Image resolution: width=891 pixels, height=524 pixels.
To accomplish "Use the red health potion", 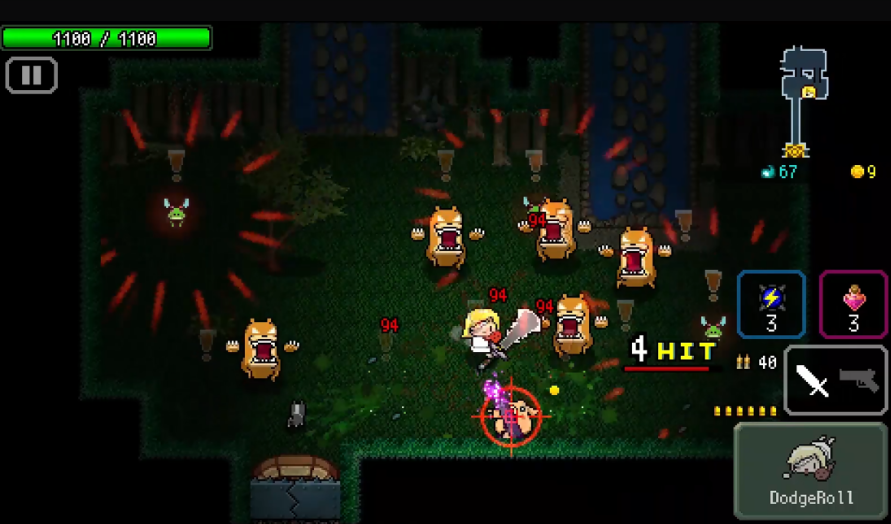I will (x=853, y=304).
